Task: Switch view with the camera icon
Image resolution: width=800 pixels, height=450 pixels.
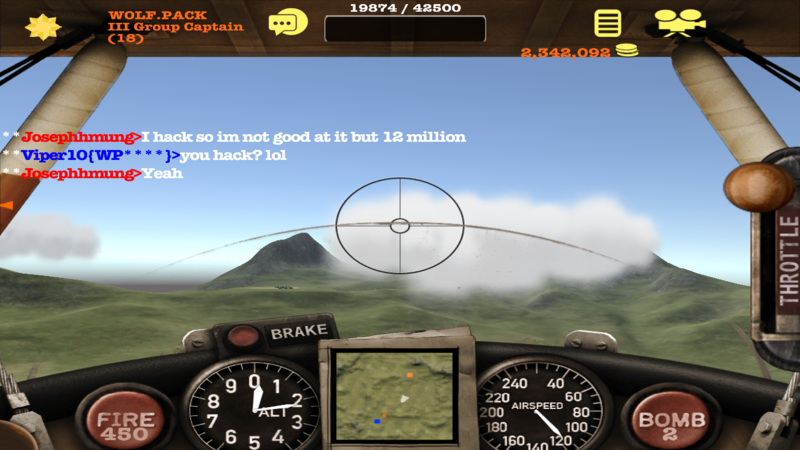Action: [x=679, y=22]
